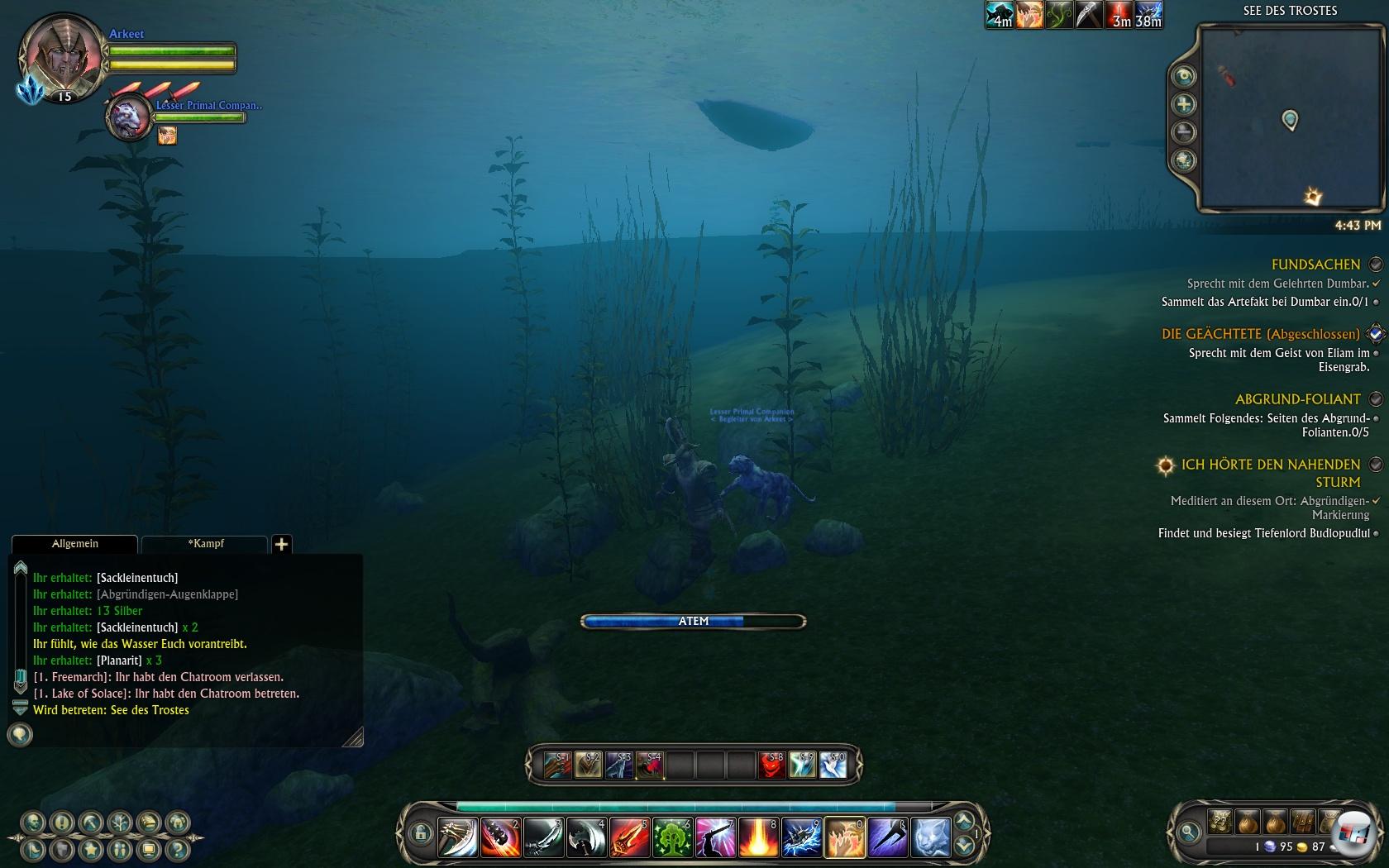Add a new chat tab with plus button
The width and height of the screenshot is (1389, 868).
click(x=281, y=544)
